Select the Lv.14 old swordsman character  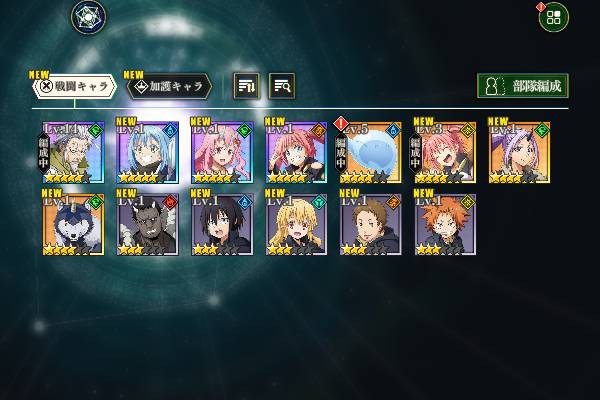(73, 152)
